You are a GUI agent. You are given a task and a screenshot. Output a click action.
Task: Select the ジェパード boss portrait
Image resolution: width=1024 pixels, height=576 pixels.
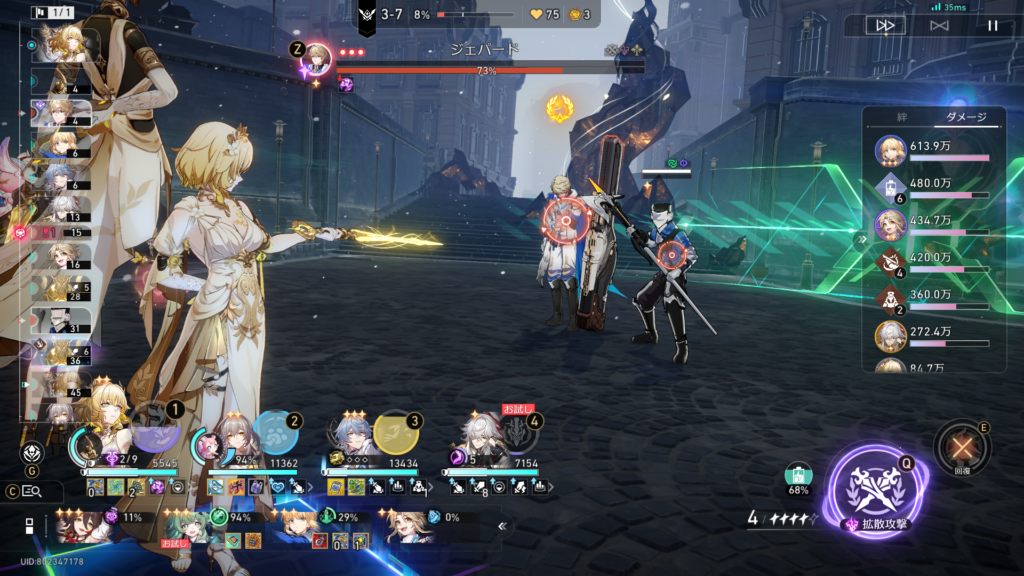click(317, 56)
